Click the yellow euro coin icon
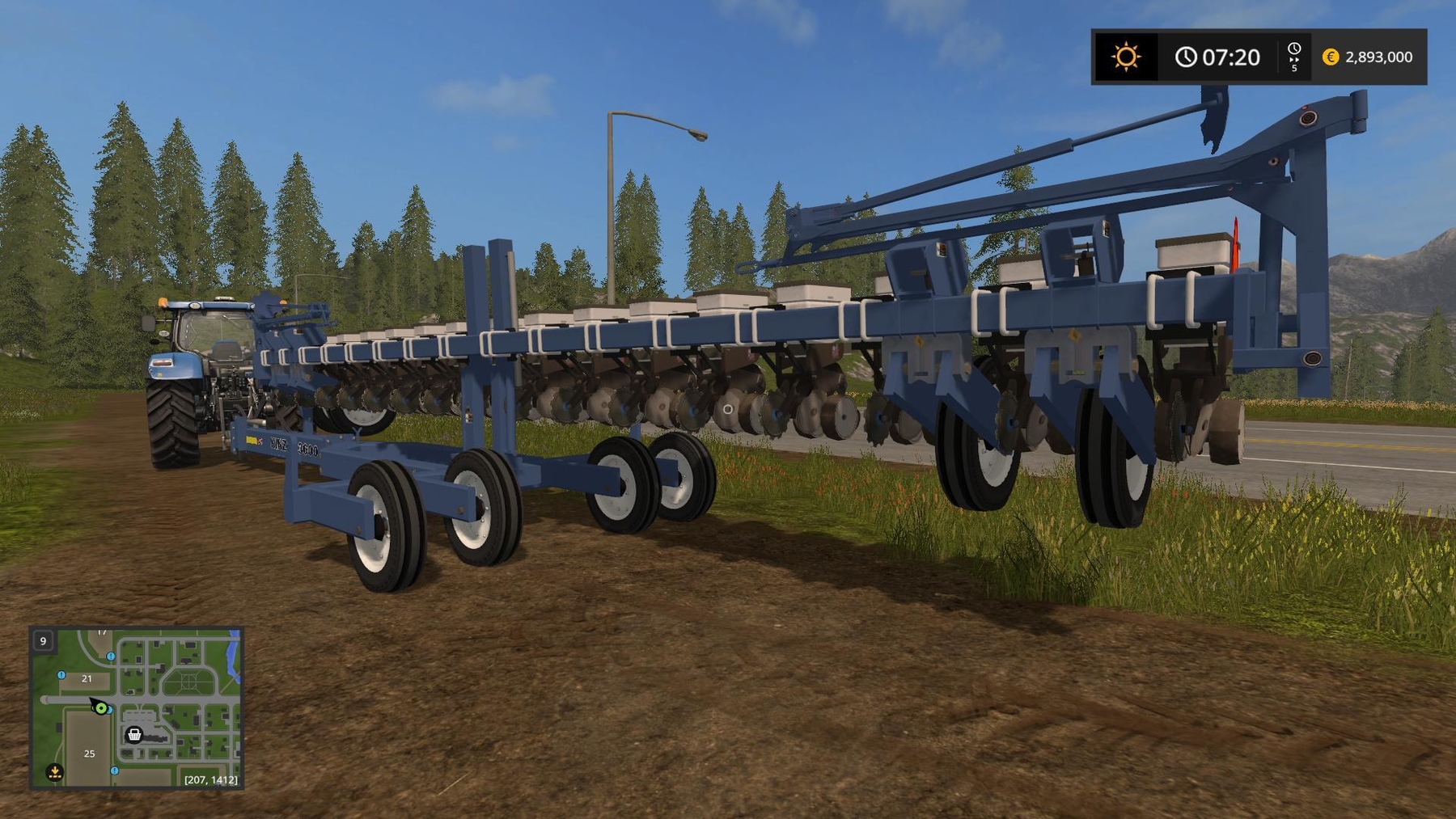Viewport: 1456px width, 819px height. 1331,57
